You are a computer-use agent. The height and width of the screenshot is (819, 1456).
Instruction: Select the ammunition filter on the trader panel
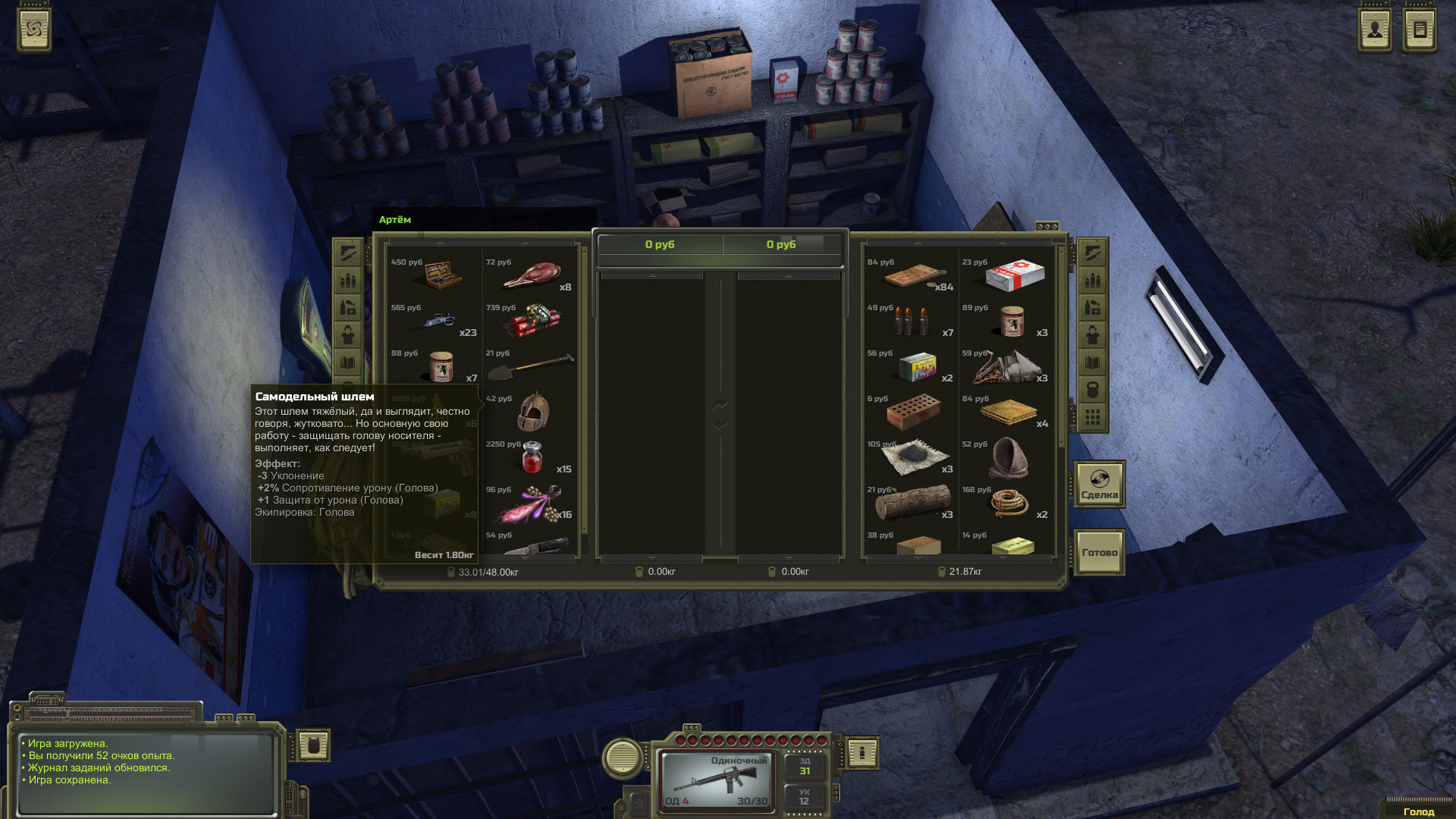pyautogui.click(x=1092, y=281)
